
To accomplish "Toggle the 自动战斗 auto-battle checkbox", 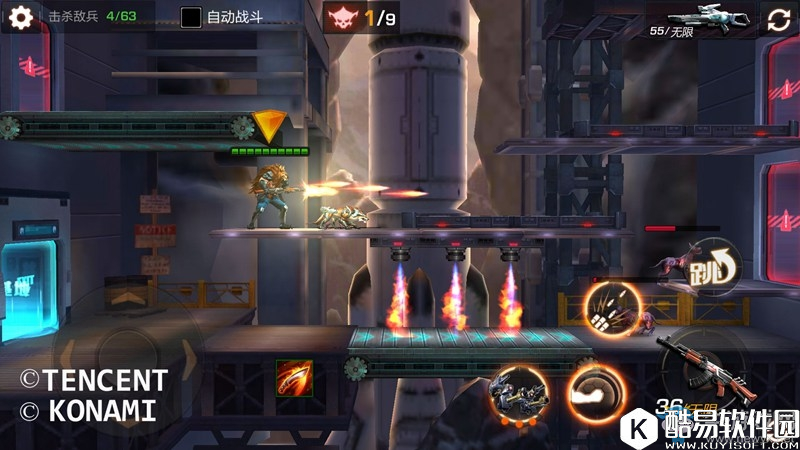I will (x=191, y=17).
